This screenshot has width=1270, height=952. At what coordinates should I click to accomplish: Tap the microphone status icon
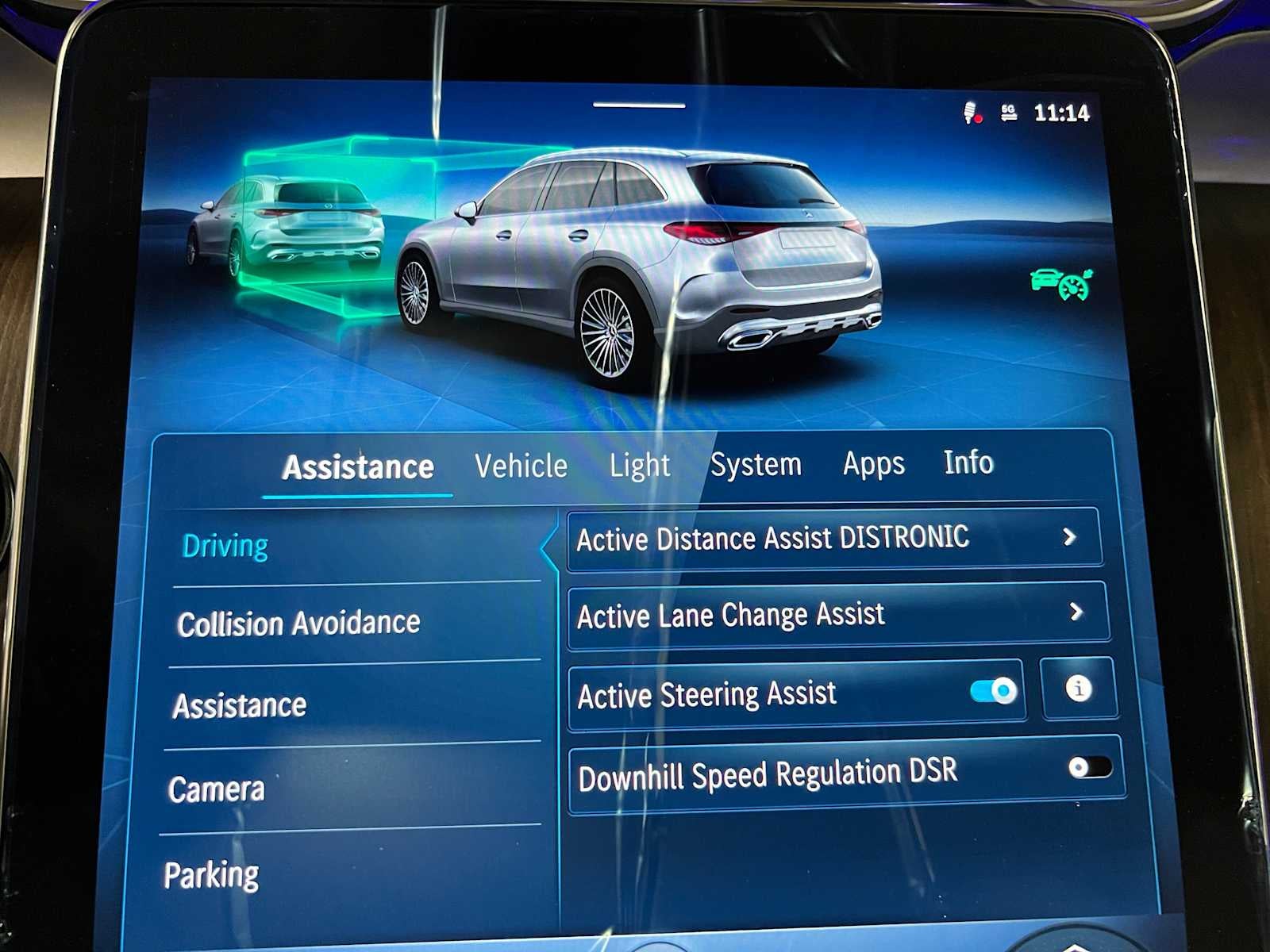point(970,112)
